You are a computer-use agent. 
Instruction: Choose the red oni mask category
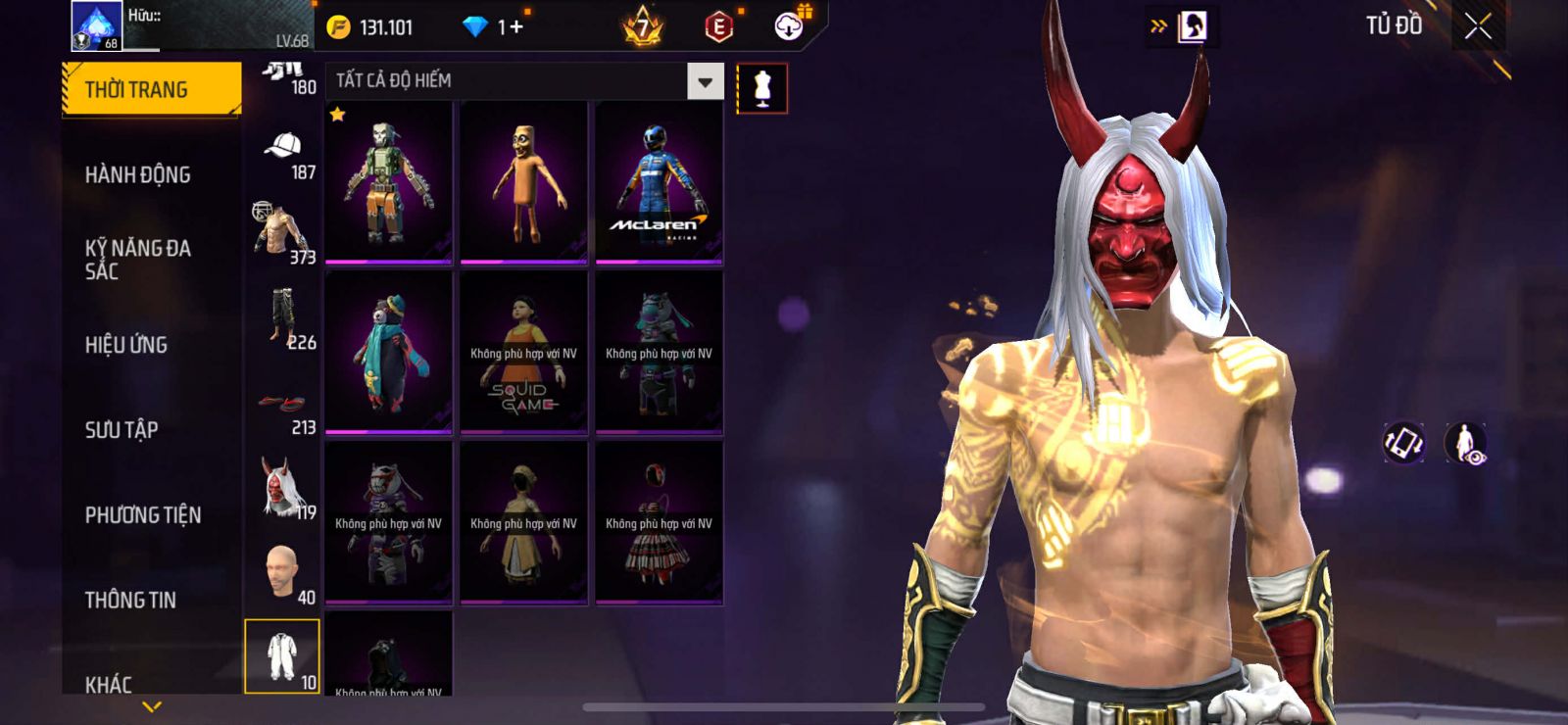[283, 488]
